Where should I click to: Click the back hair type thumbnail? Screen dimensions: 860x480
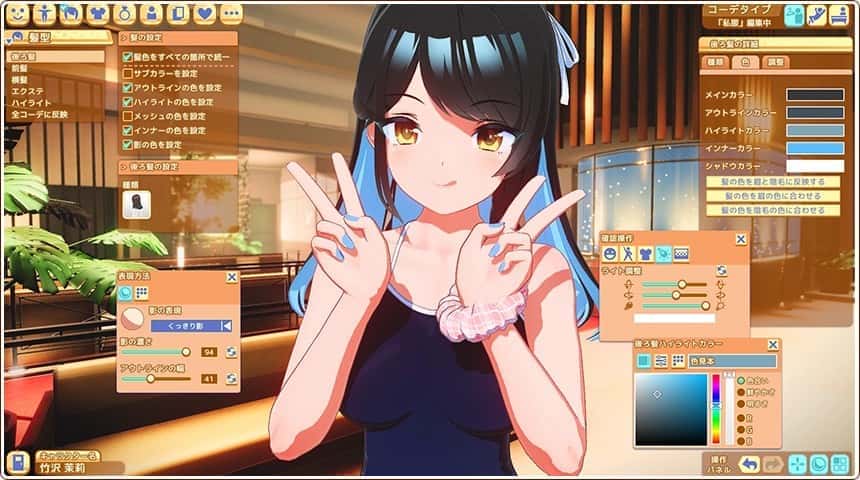click(136, 203)
